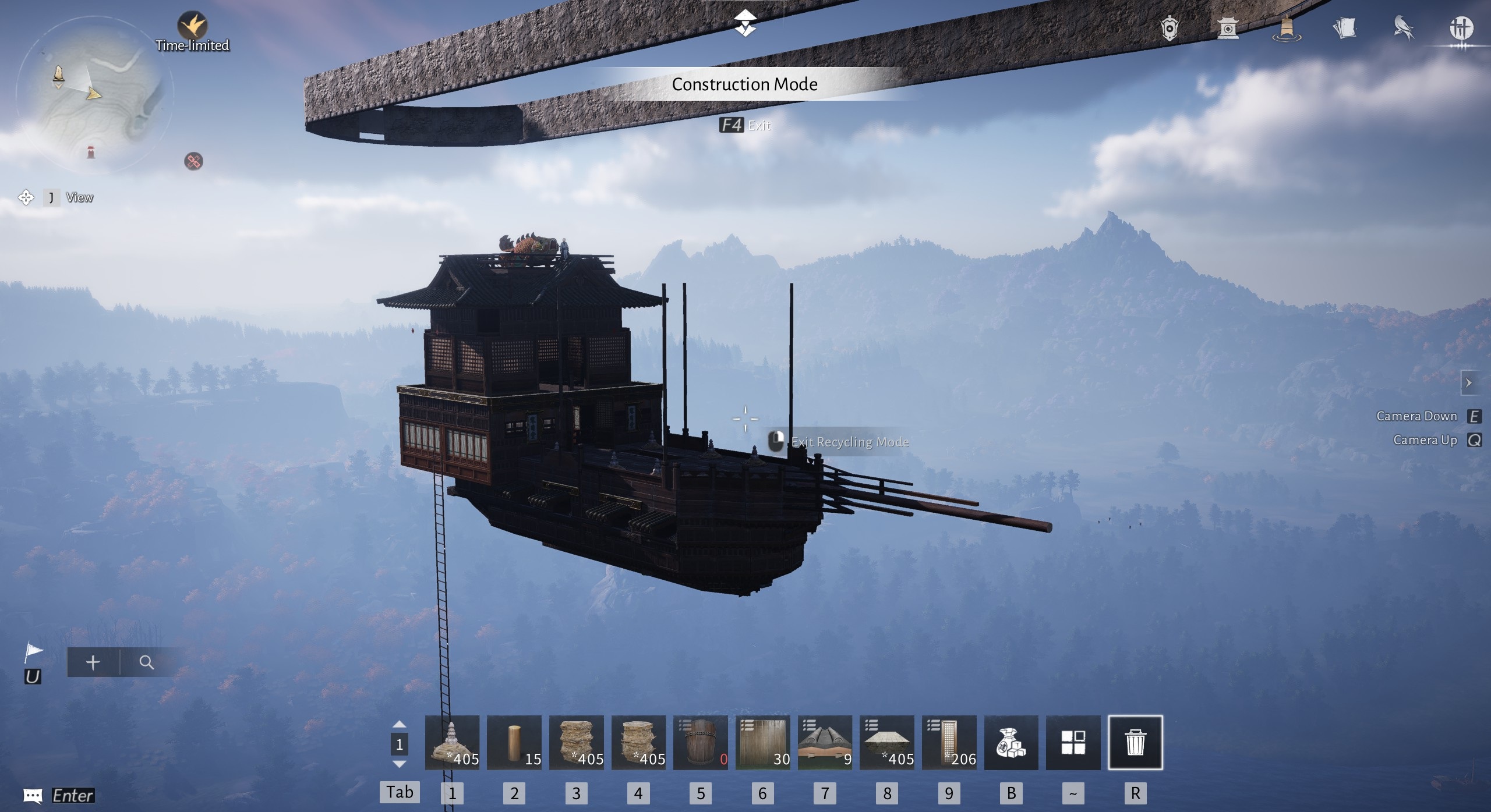1491x812 pixels.
Task: Select the wooden plank wall slot
Action: 762,742
